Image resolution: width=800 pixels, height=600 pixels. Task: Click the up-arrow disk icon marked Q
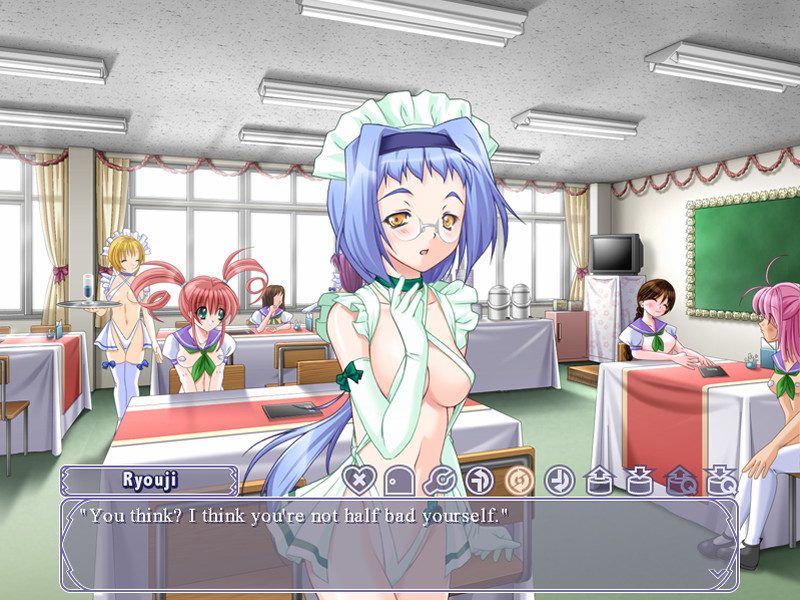coord(680,481)
